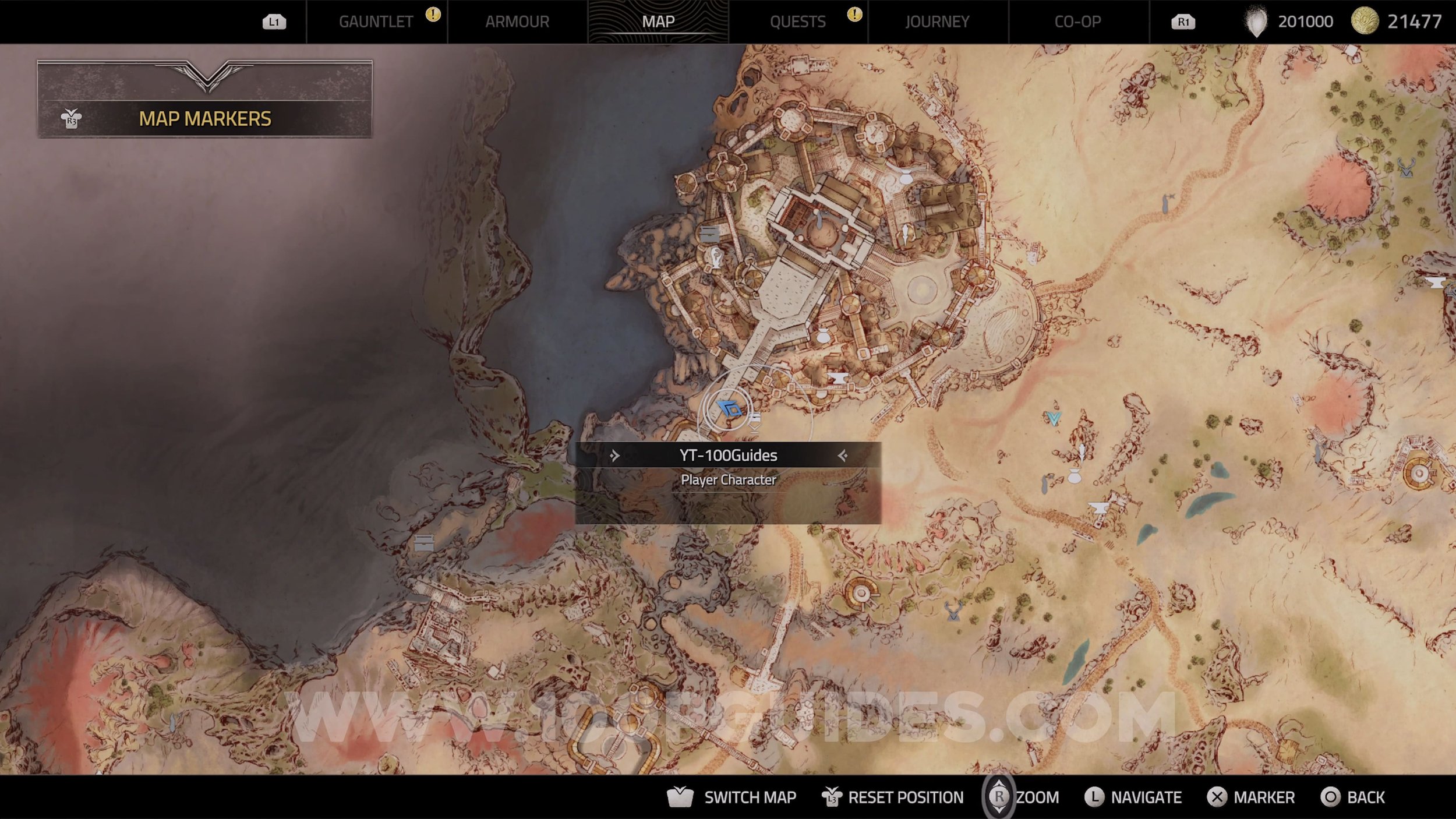Select the YT-100Guides player label
The width and height of the screenshot is (1456, 819).
click(728, 456)
